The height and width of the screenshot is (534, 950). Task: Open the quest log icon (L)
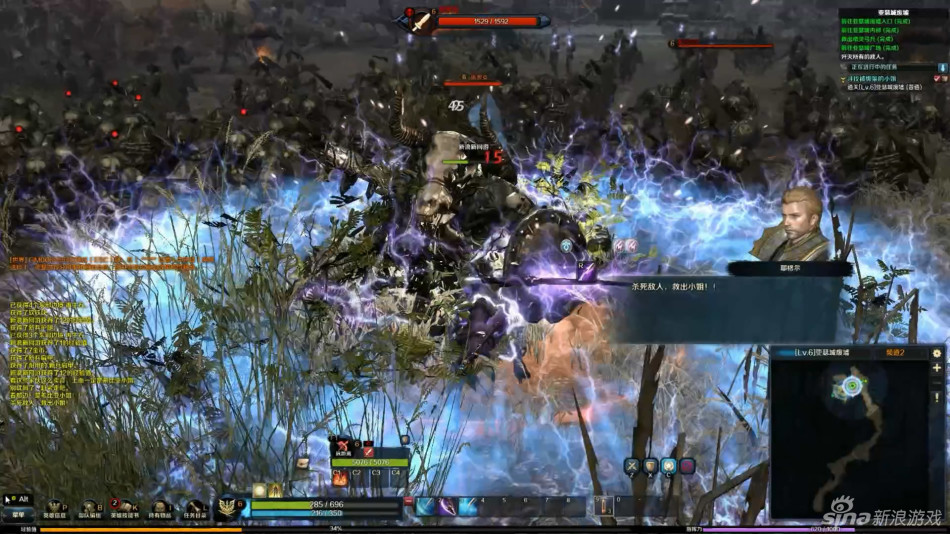pyautogui.click(x=194, y=509)
